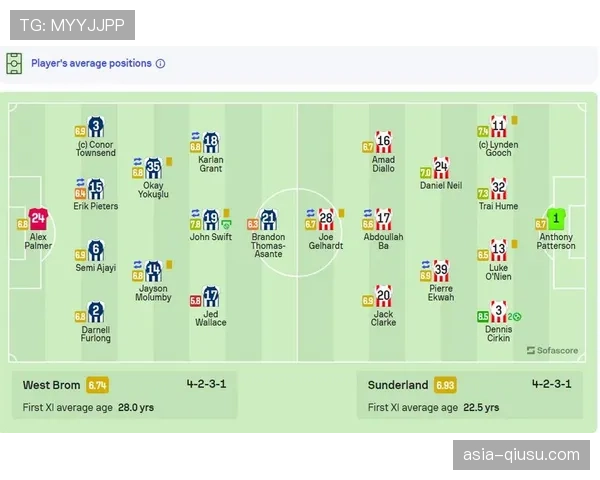Select Joe Gelhardt's number 28 shirt

(x=326, y=218)
